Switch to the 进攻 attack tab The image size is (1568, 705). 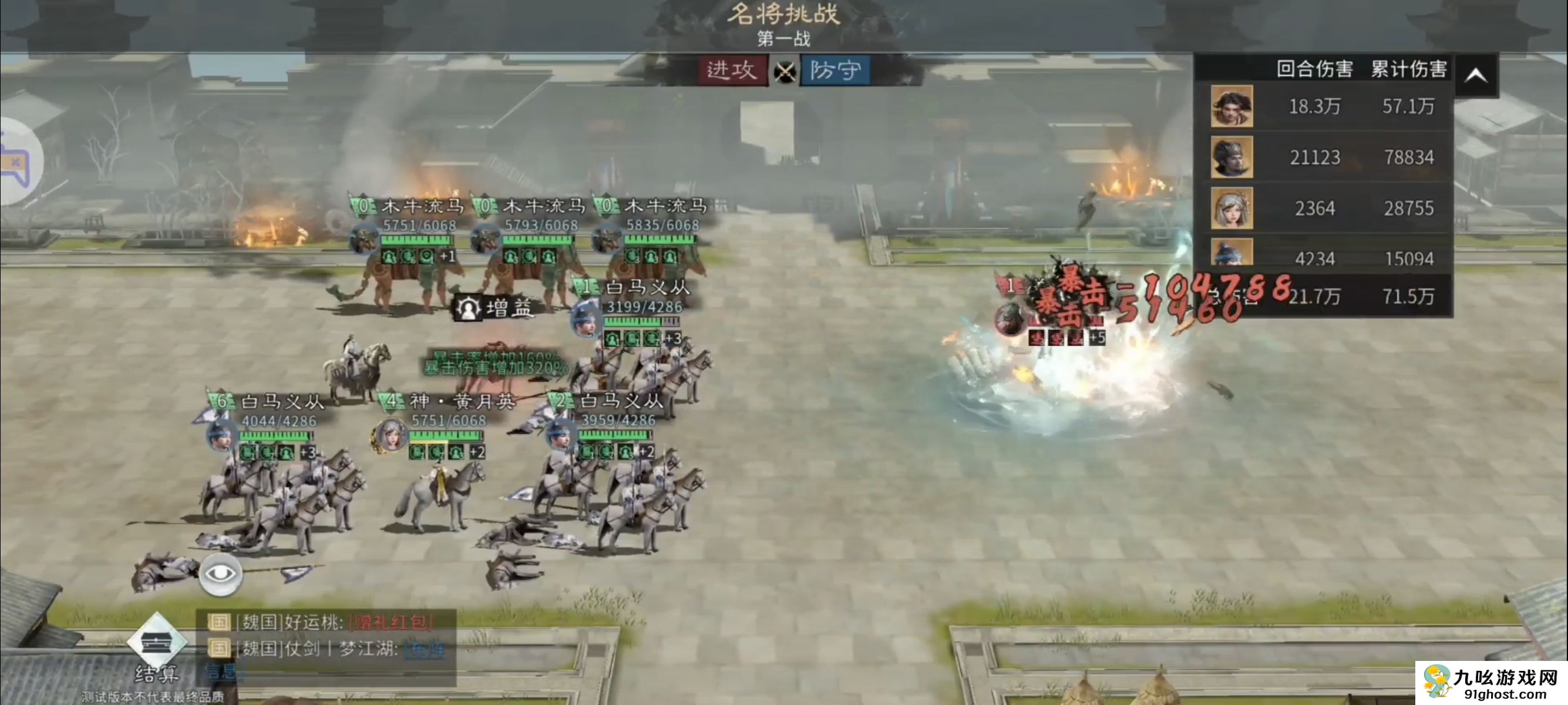tap(732, 70)
